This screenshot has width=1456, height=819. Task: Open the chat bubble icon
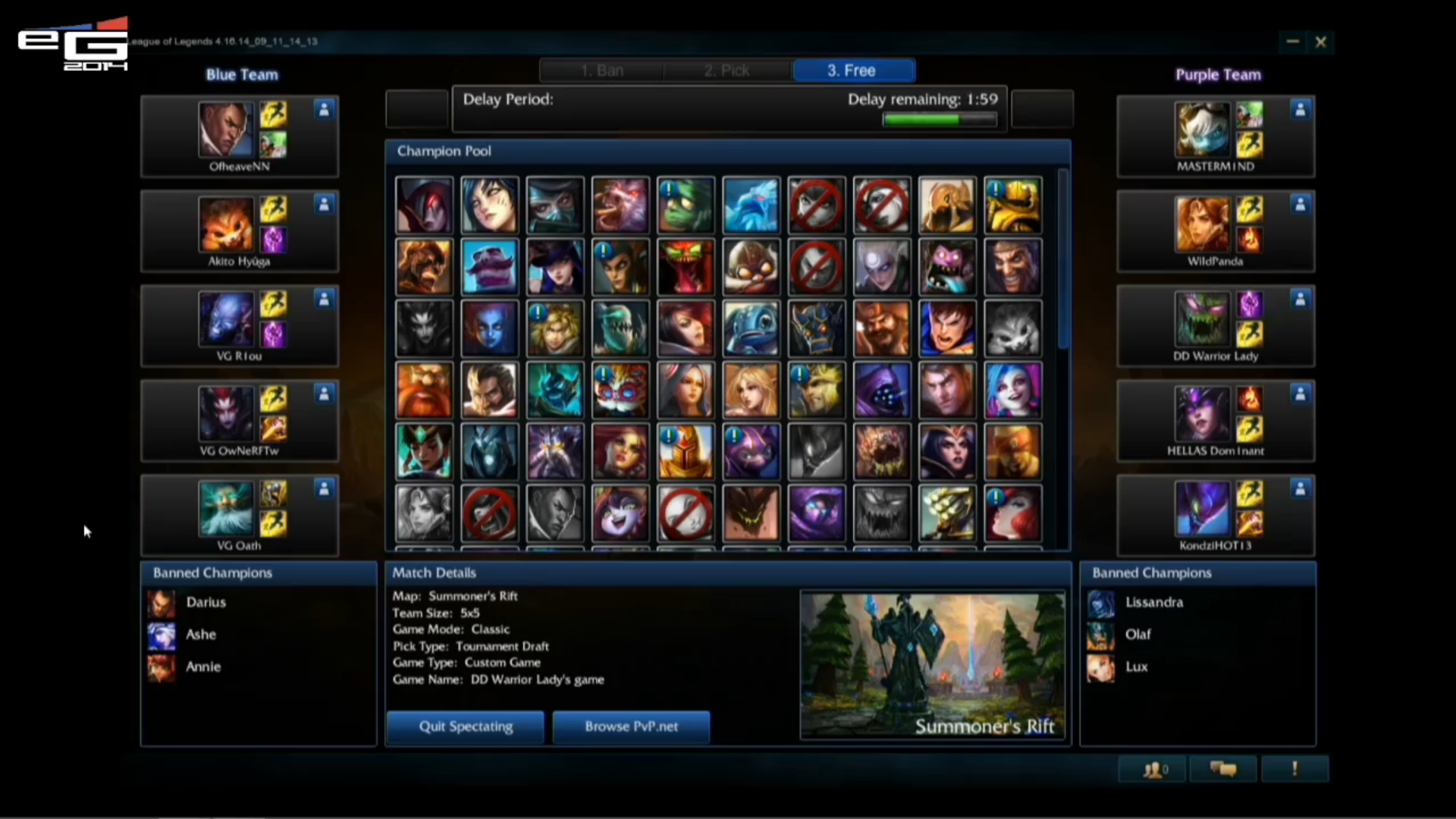click(x=1224, y=769)
